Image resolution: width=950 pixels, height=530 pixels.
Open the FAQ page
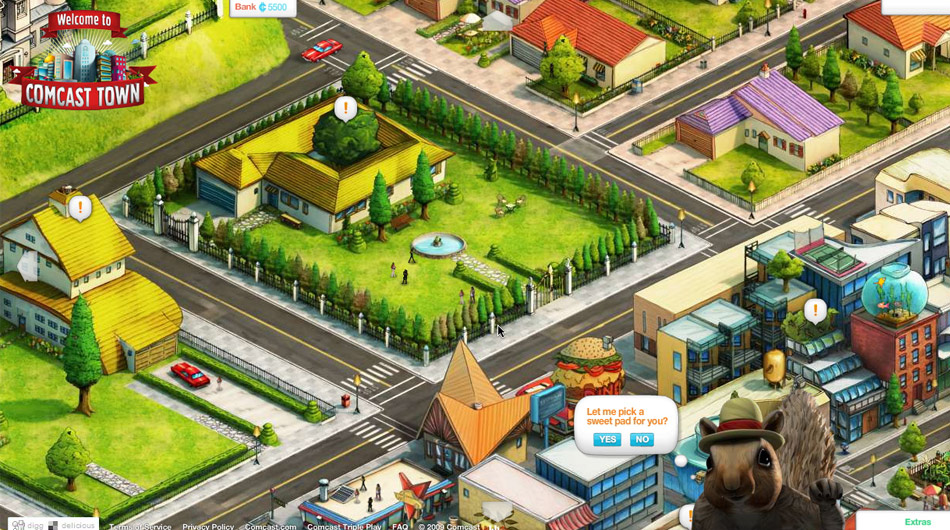tap(400, 527)
